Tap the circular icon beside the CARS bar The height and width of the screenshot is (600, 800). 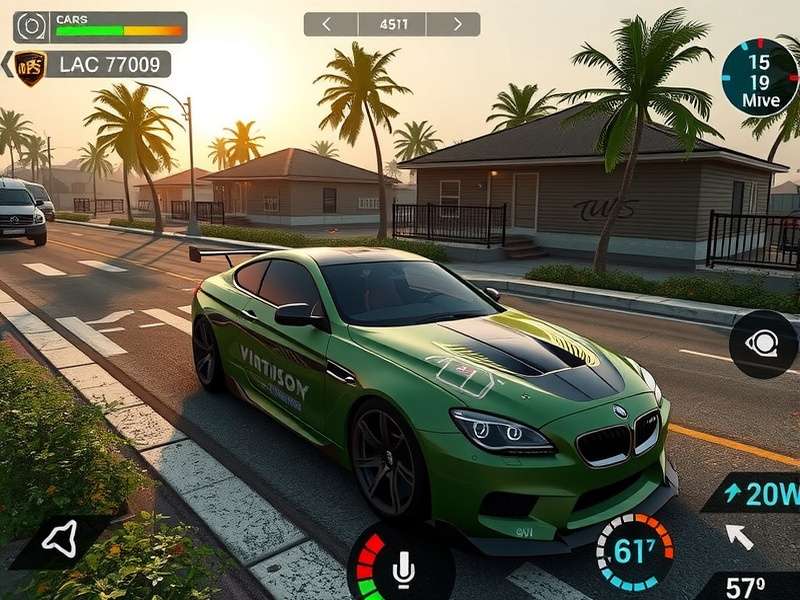click(x=30, y=26)
